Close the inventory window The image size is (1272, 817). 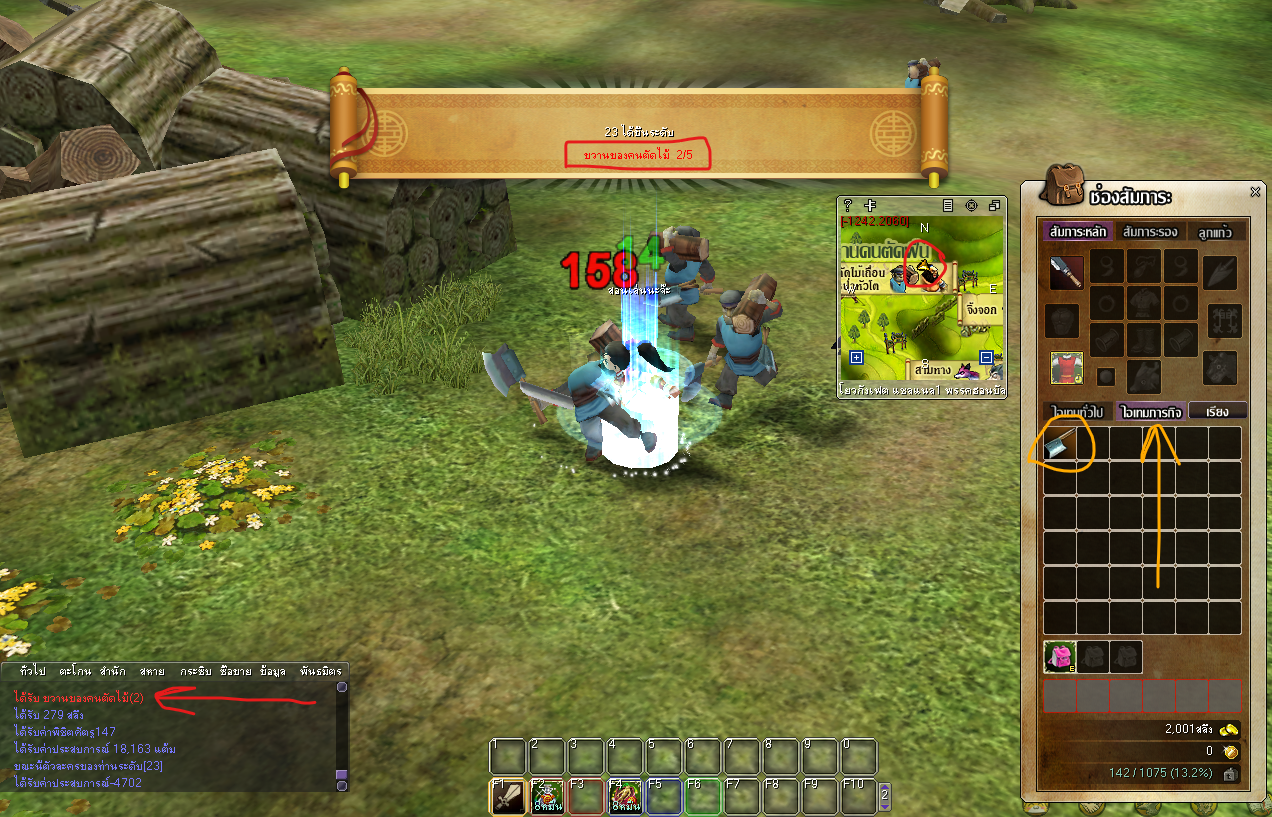coord(1255,192)
